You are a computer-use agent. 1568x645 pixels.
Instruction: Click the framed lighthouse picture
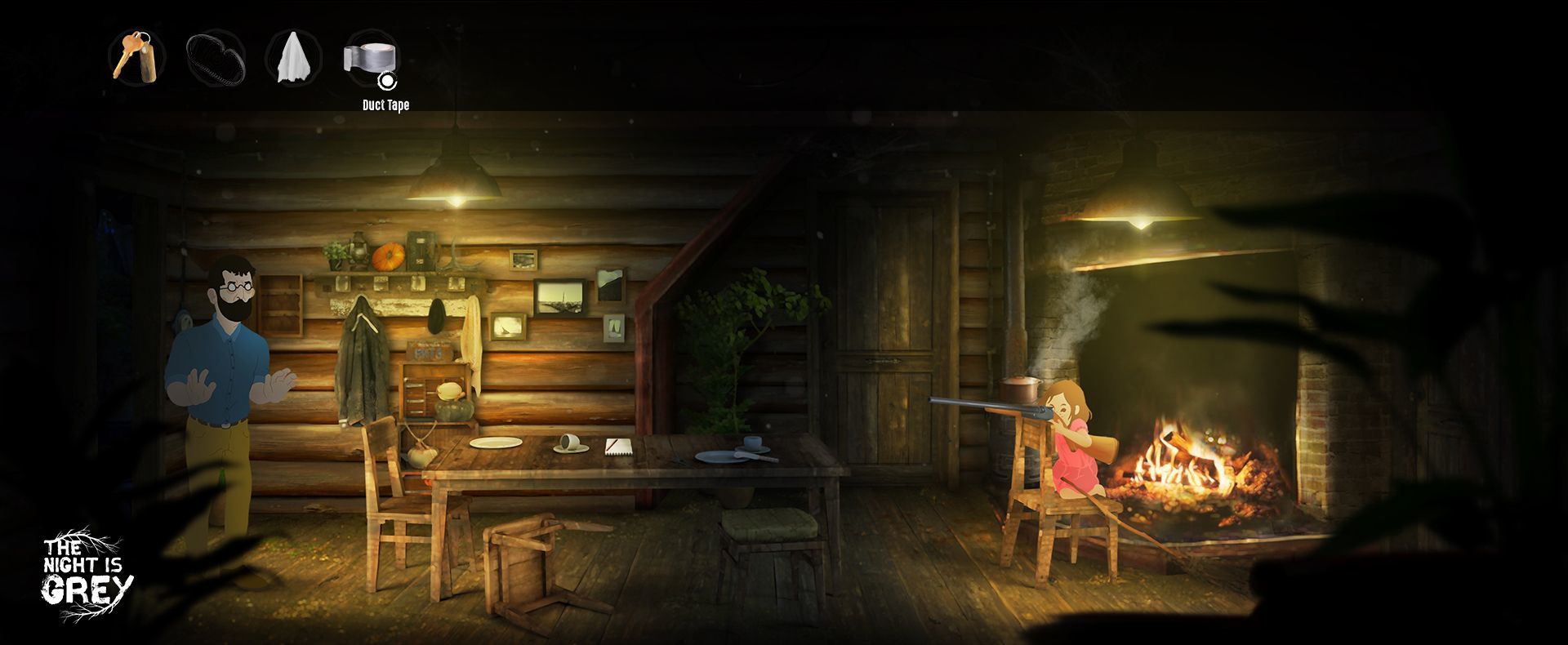click(559, 298)
